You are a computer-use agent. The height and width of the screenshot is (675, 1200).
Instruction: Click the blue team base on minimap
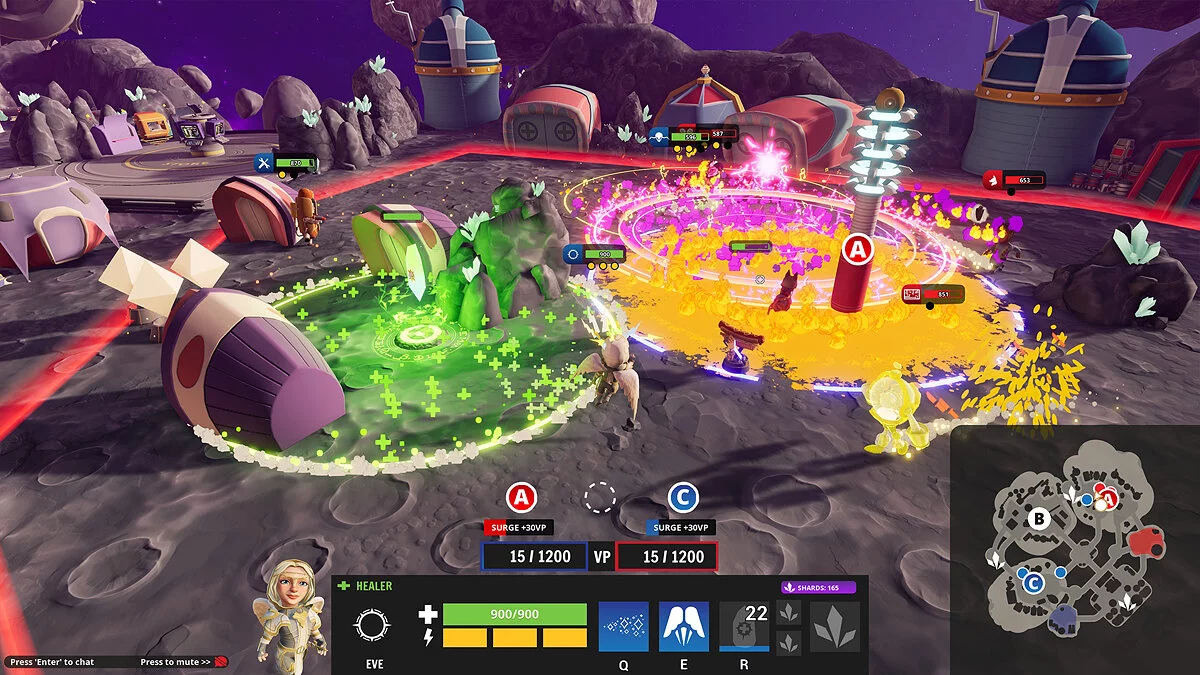coord(1066,618)
